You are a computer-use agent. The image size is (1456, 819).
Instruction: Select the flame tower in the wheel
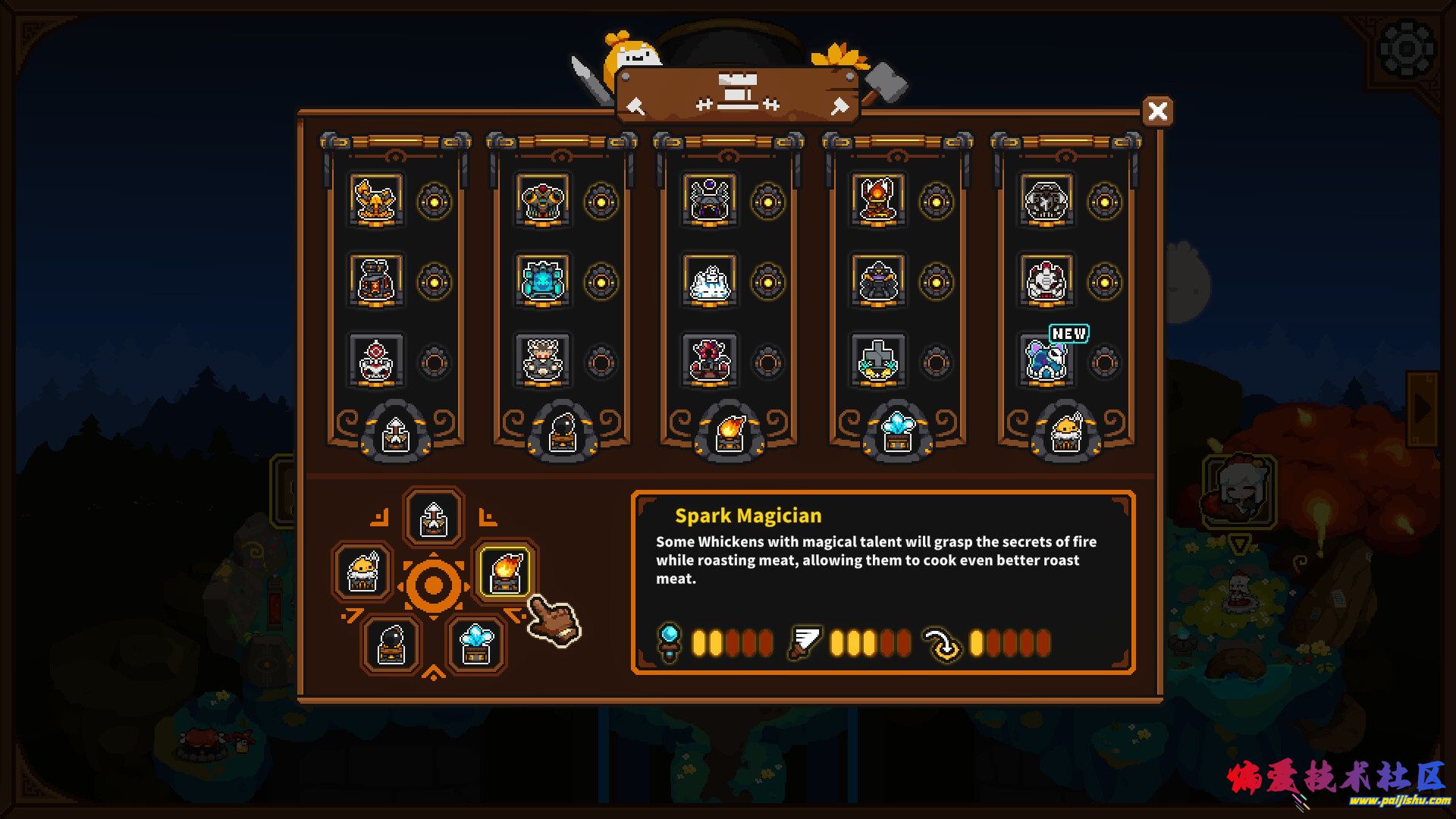pos(505,573)
